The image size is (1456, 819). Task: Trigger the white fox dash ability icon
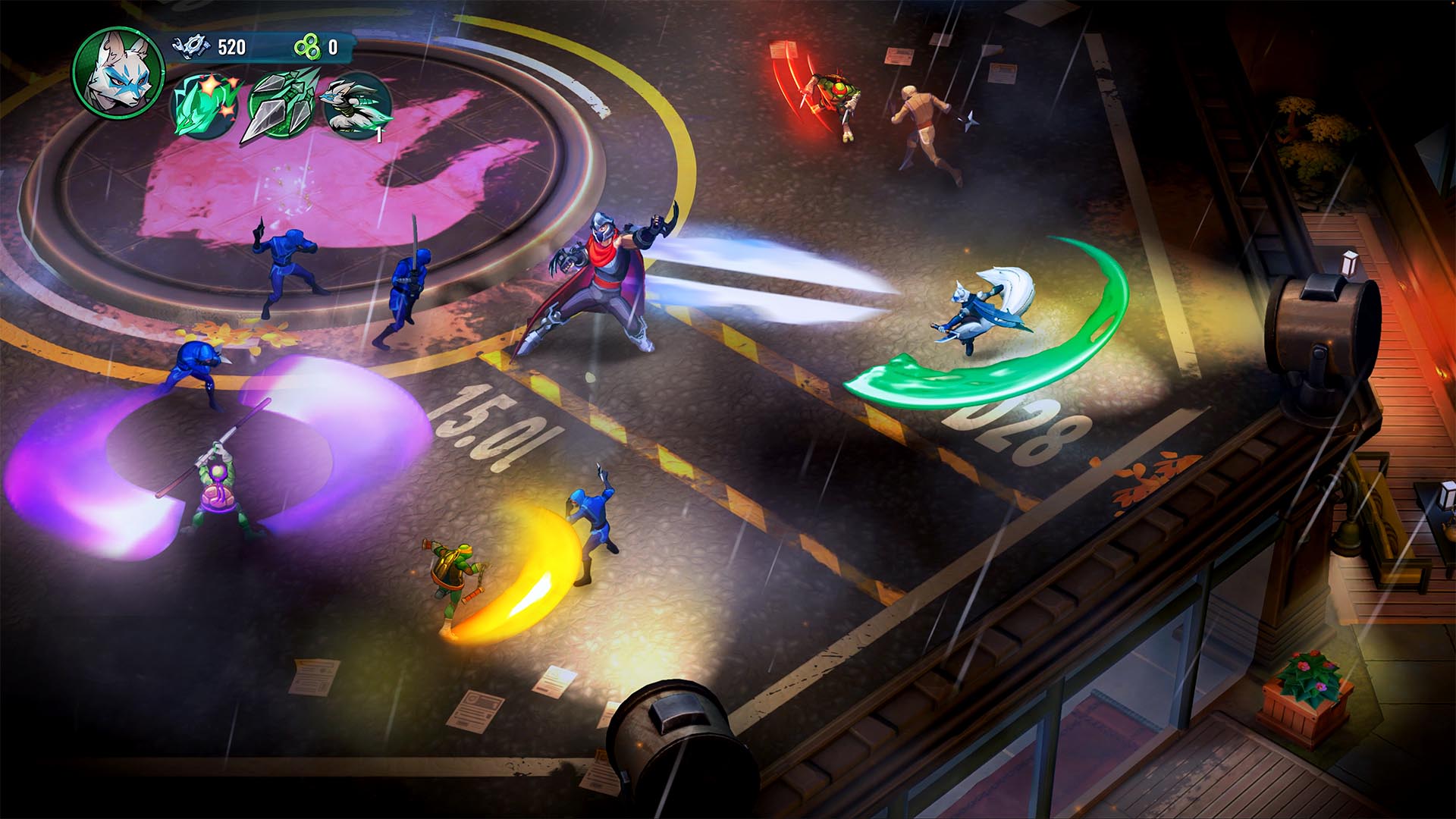[x=357, y=107]
